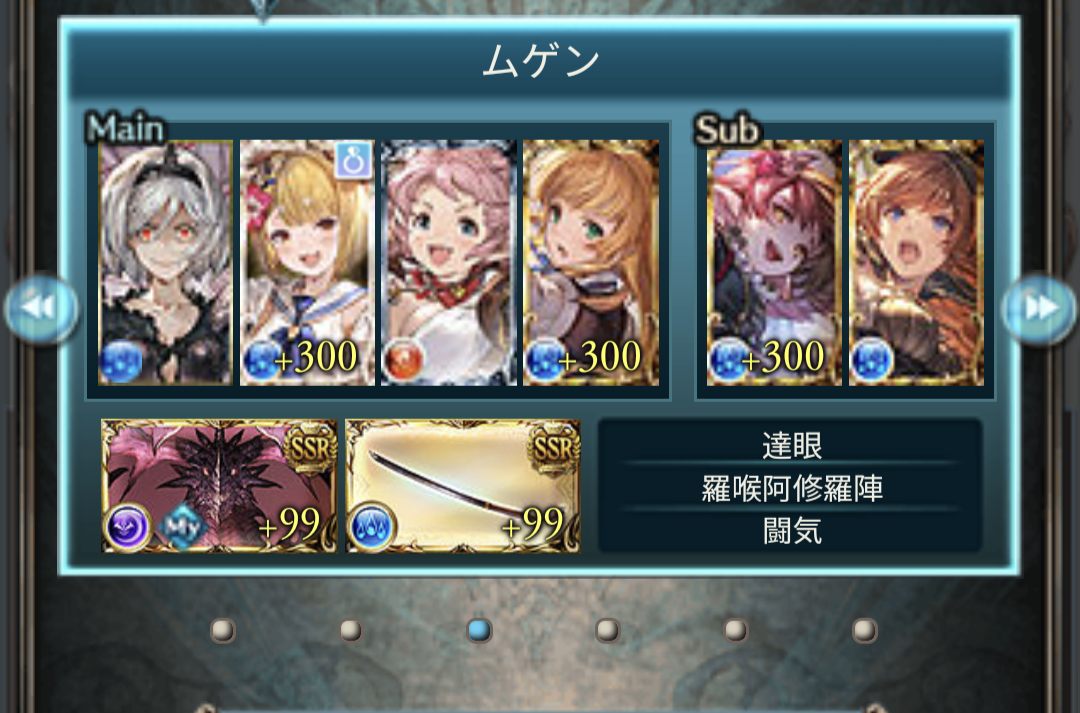Select the 羅喉阿修羅陣 skill entry
This screenshot has width=1080, height=713.
pos(790,489)
